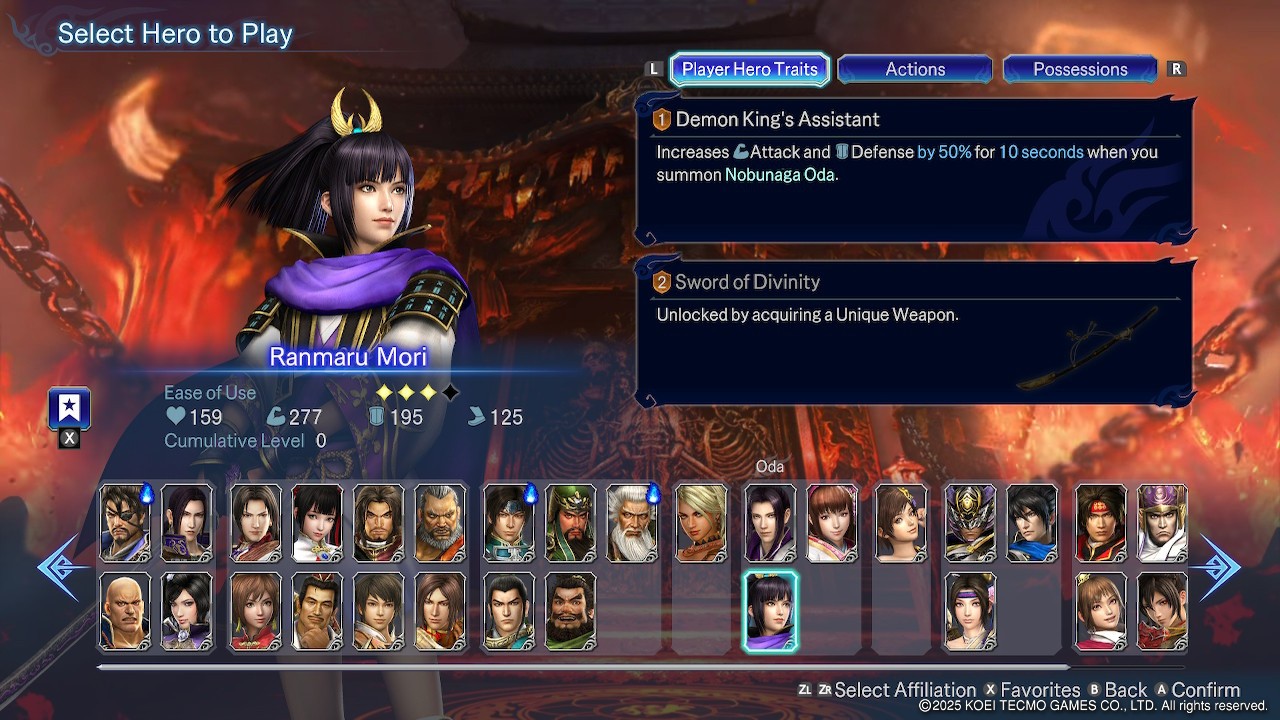
Task: Choose the girl with purple headband portrait
Action: pos(970,611)
